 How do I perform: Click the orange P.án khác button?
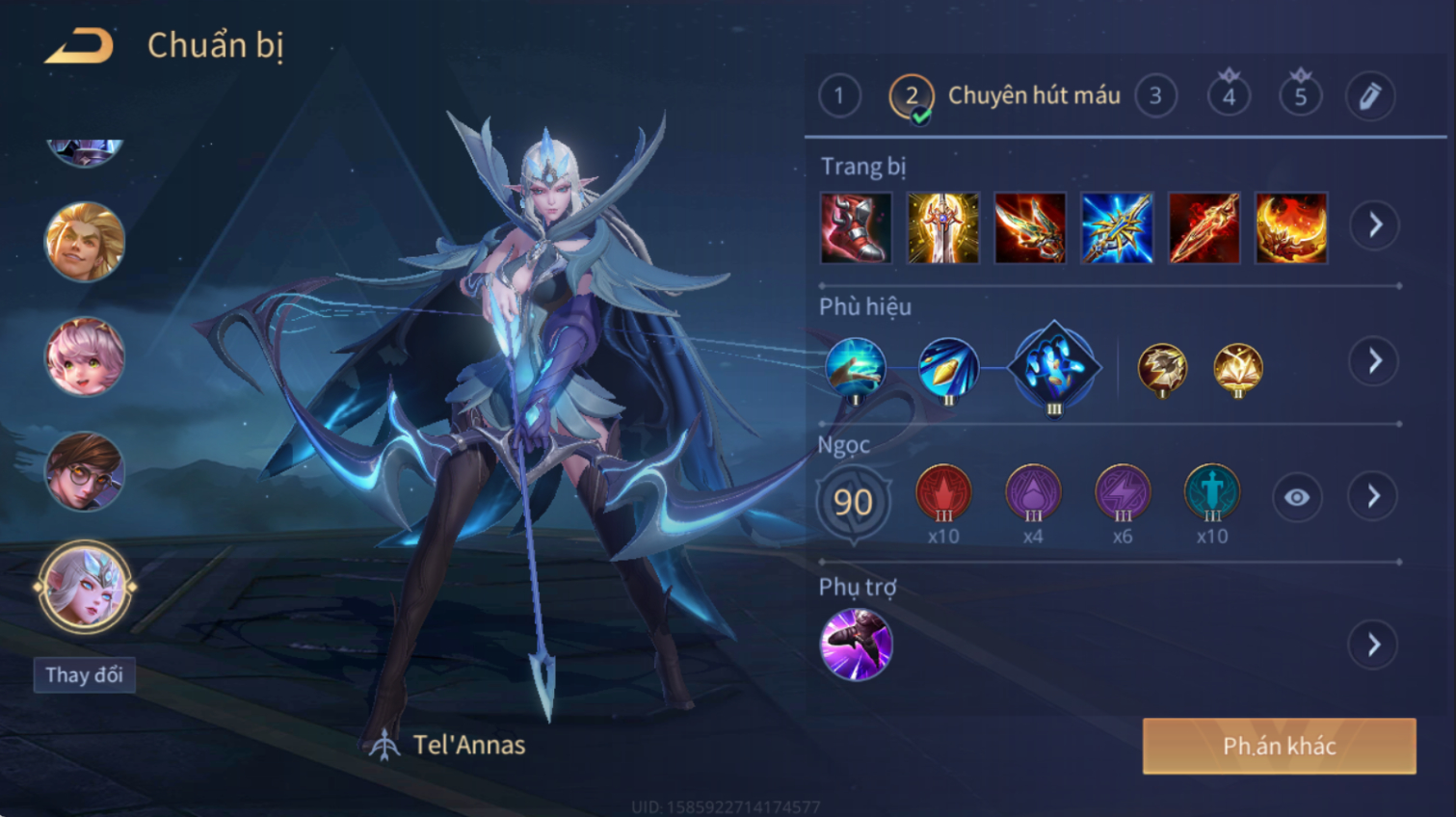(1279, 746)
